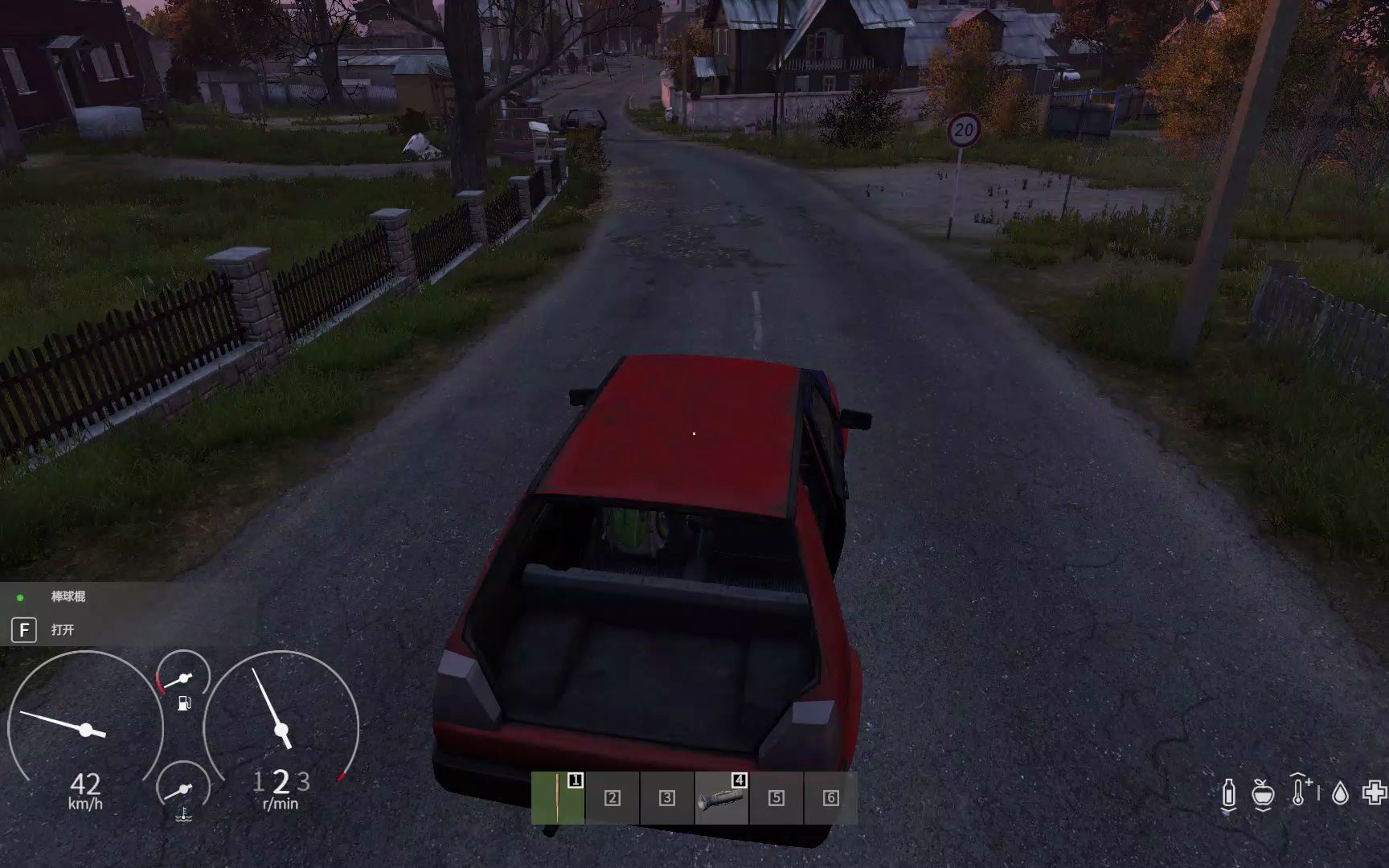The height and width of the screenshot is (868, 1389).
Task: Select the baseball bat in hotbar slot 1
Action: (x=559, y=798)
